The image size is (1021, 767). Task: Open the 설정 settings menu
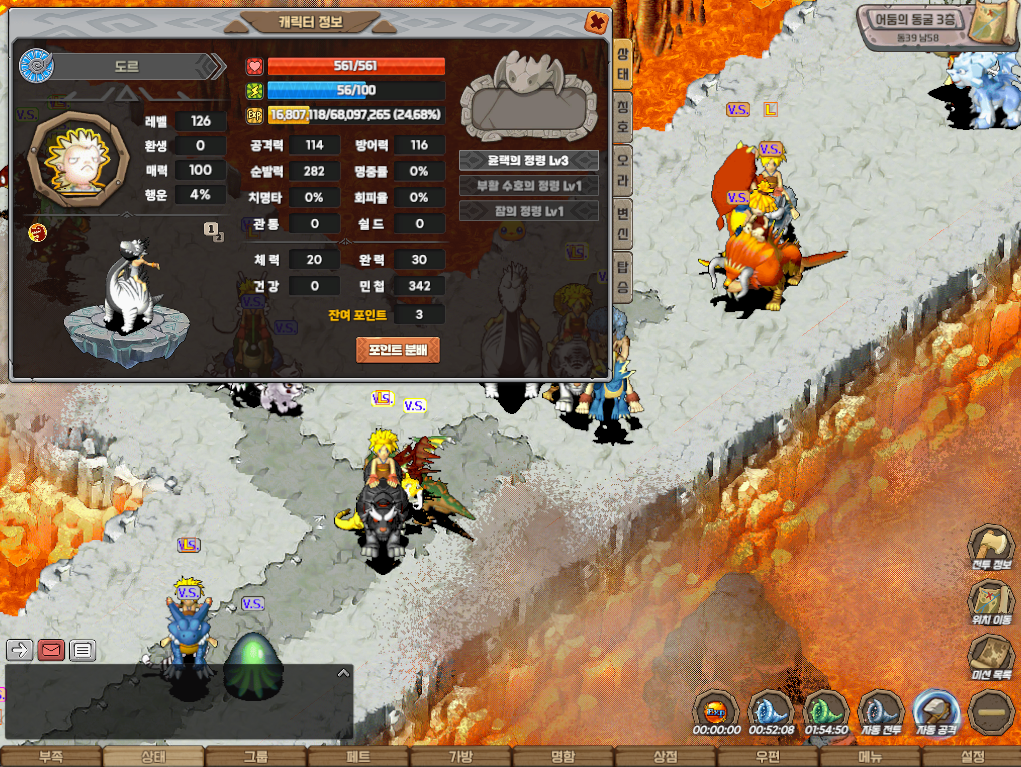pos(971,757)
